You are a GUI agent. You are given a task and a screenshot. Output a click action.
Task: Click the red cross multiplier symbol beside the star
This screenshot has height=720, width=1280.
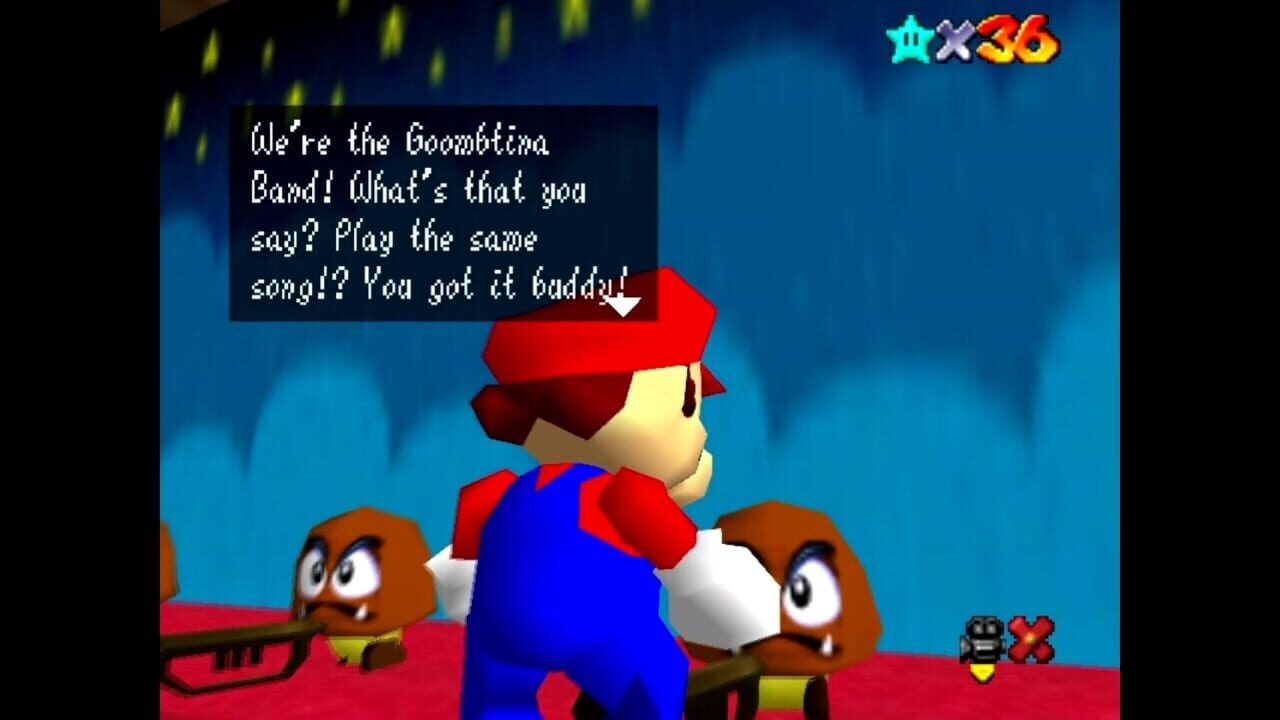coord(955,39)
